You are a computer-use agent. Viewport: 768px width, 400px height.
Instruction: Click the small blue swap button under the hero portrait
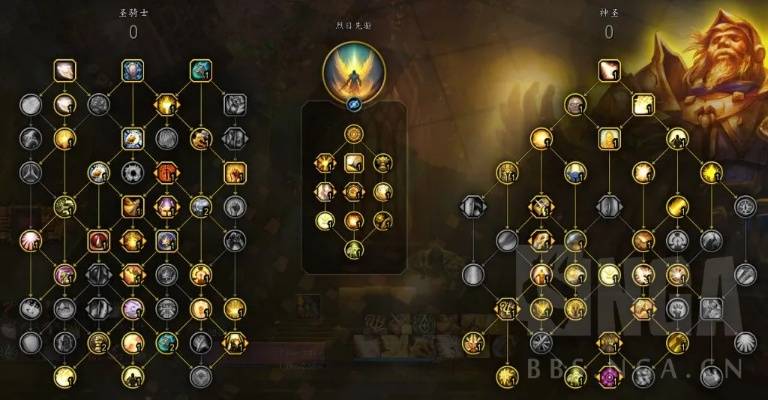coord(353,104)
